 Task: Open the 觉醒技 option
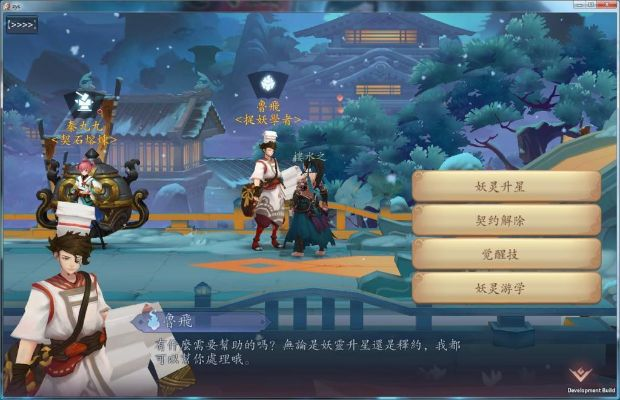click(x=507, y=254)
